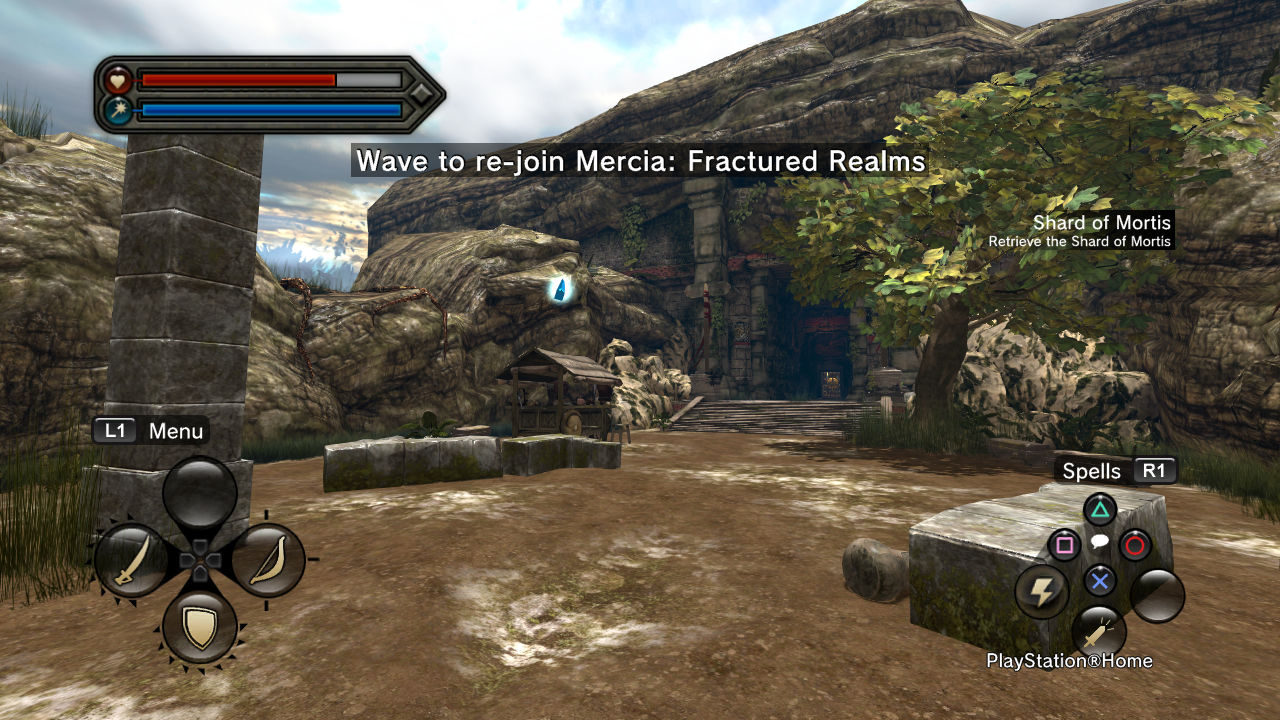Activate the shield slot
The image size is (1280, 720).
(x=200, y=627)
